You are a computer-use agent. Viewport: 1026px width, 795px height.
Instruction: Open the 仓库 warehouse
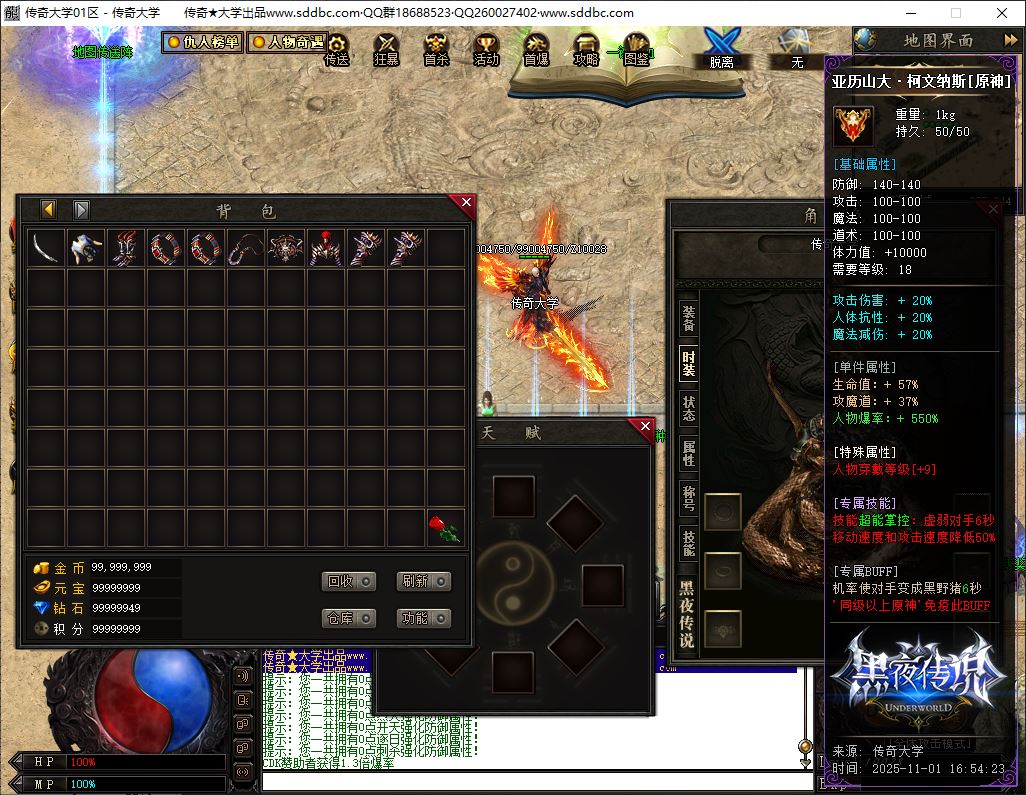348,618
